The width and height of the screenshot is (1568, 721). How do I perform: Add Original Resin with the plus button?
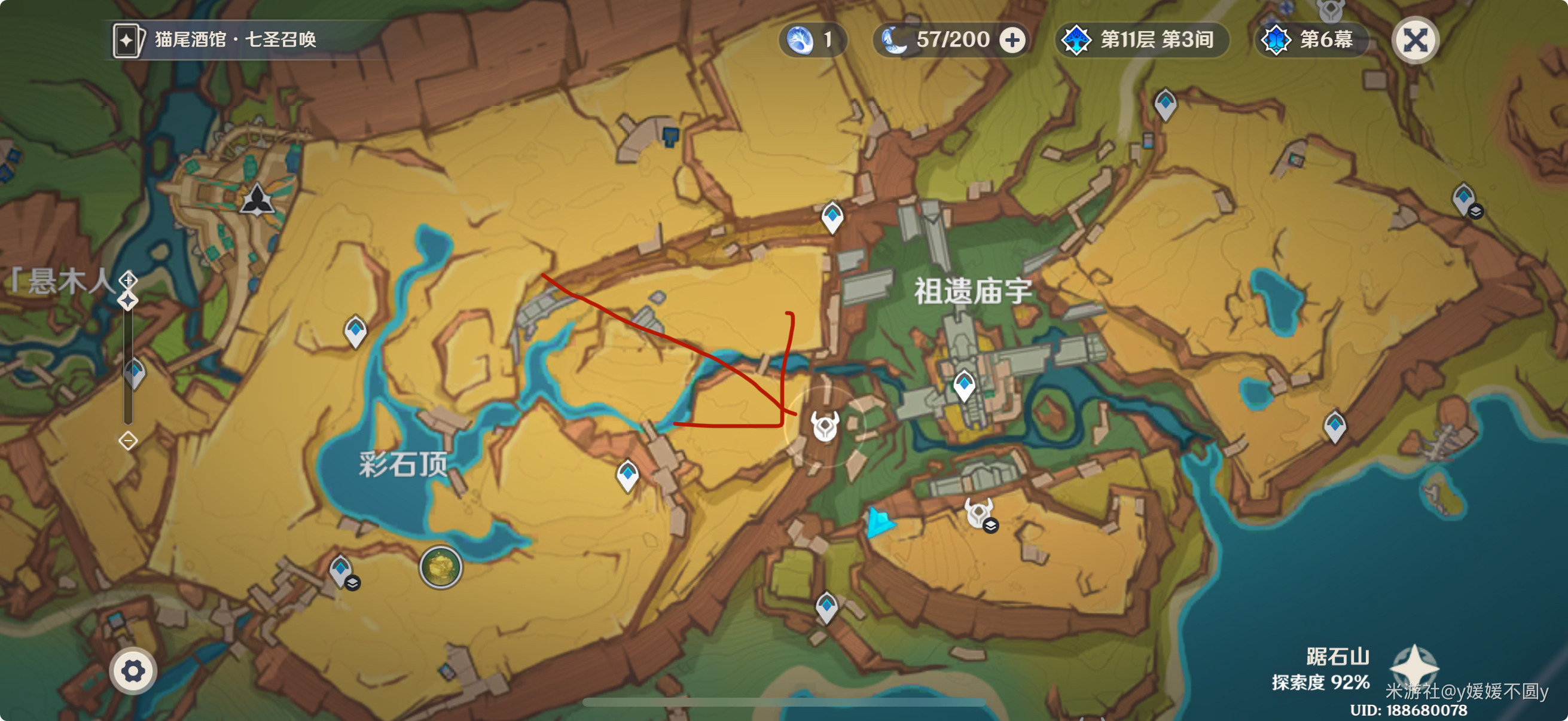pyautogui.click(x=1012, y=41)
